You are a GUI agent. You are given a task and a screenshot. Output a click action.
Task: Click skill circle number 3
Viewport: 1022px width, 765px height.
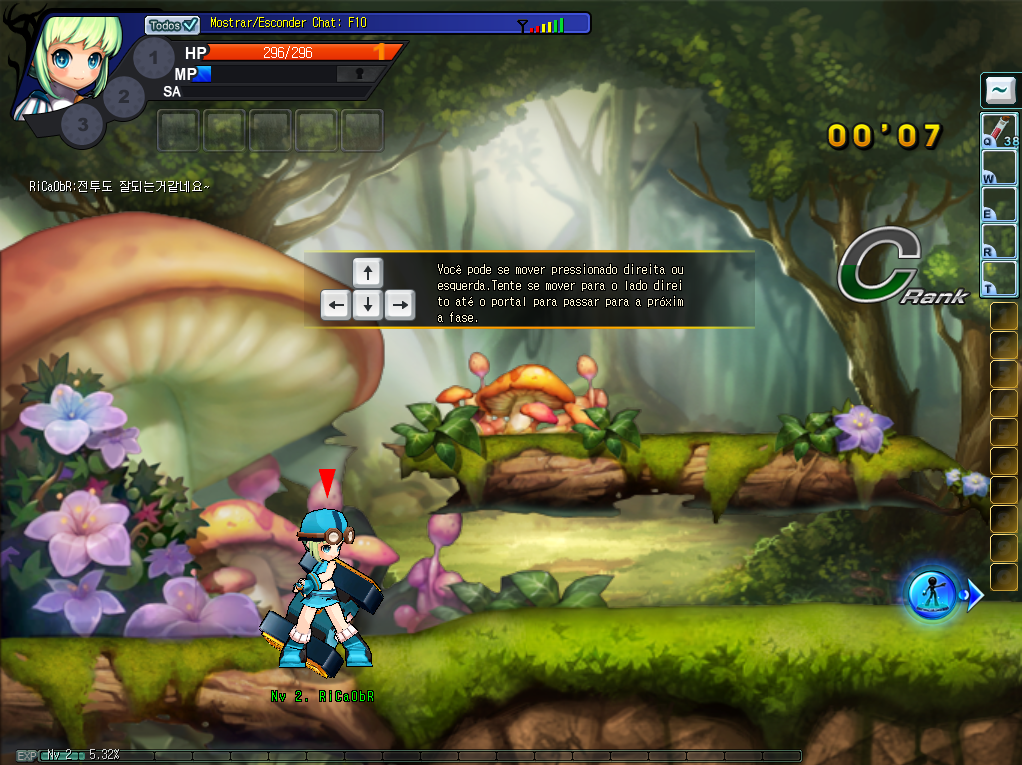tap(83, 125)
